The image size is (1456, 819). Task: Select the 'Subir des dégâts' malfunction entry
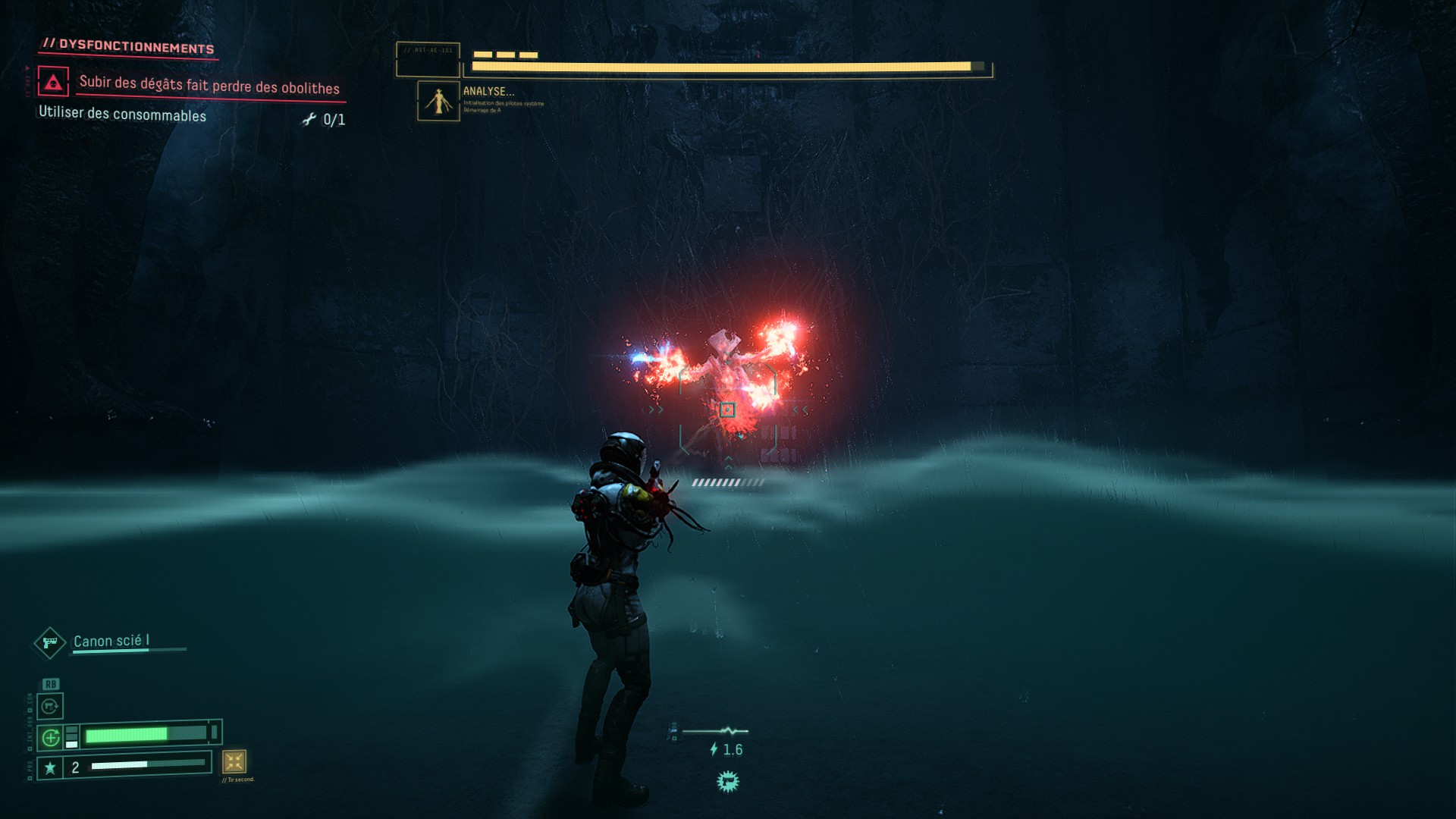[209, 85]
